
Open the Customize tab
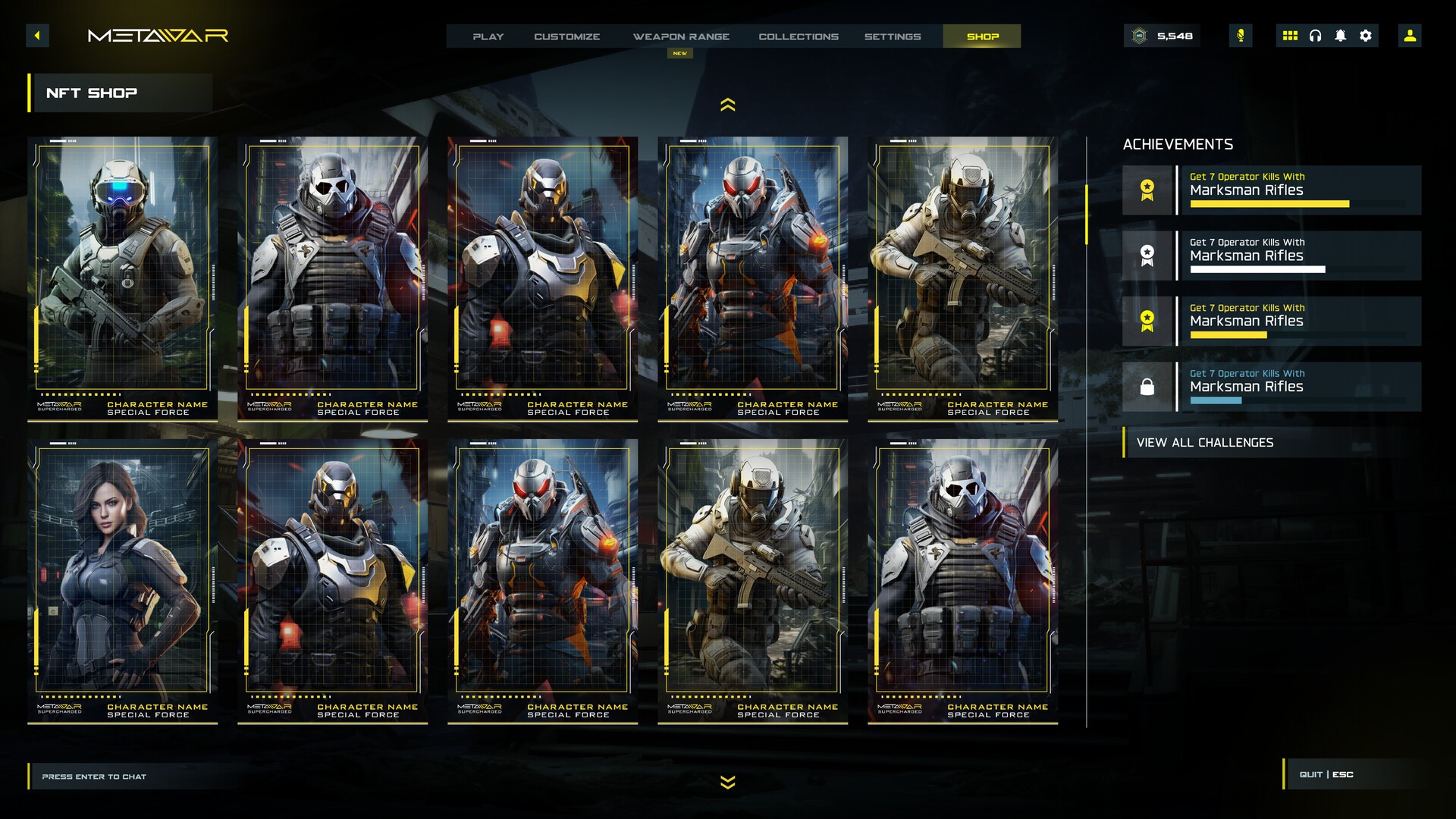coord(566,36)
